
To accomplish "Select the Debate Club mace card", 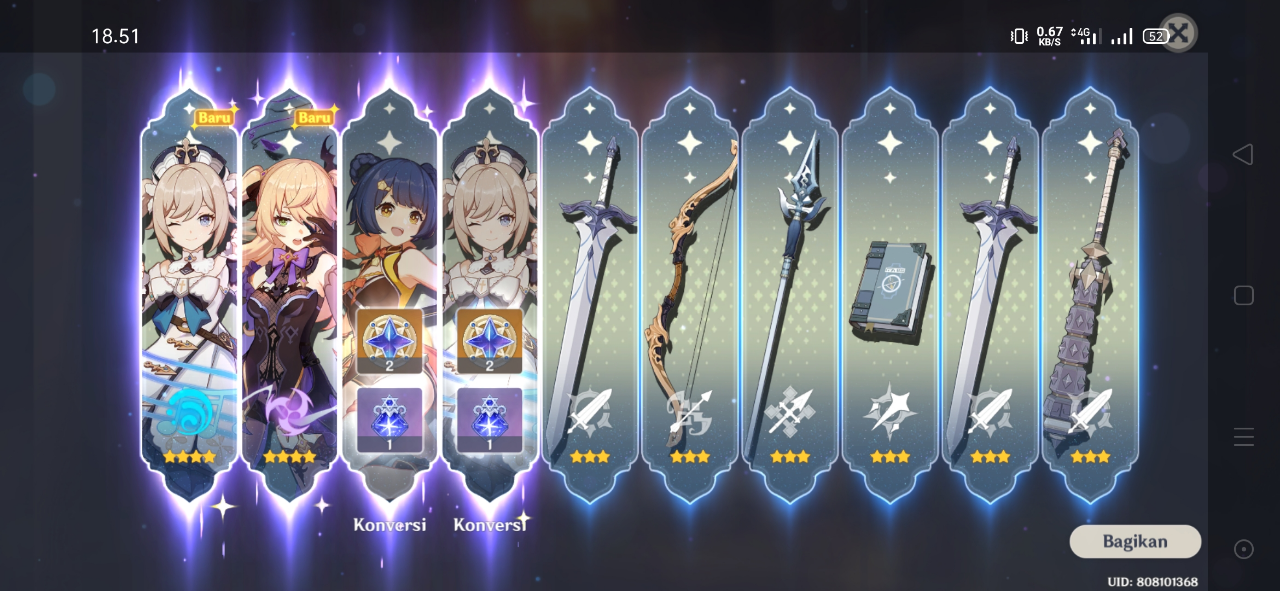I will (1090, 290).
